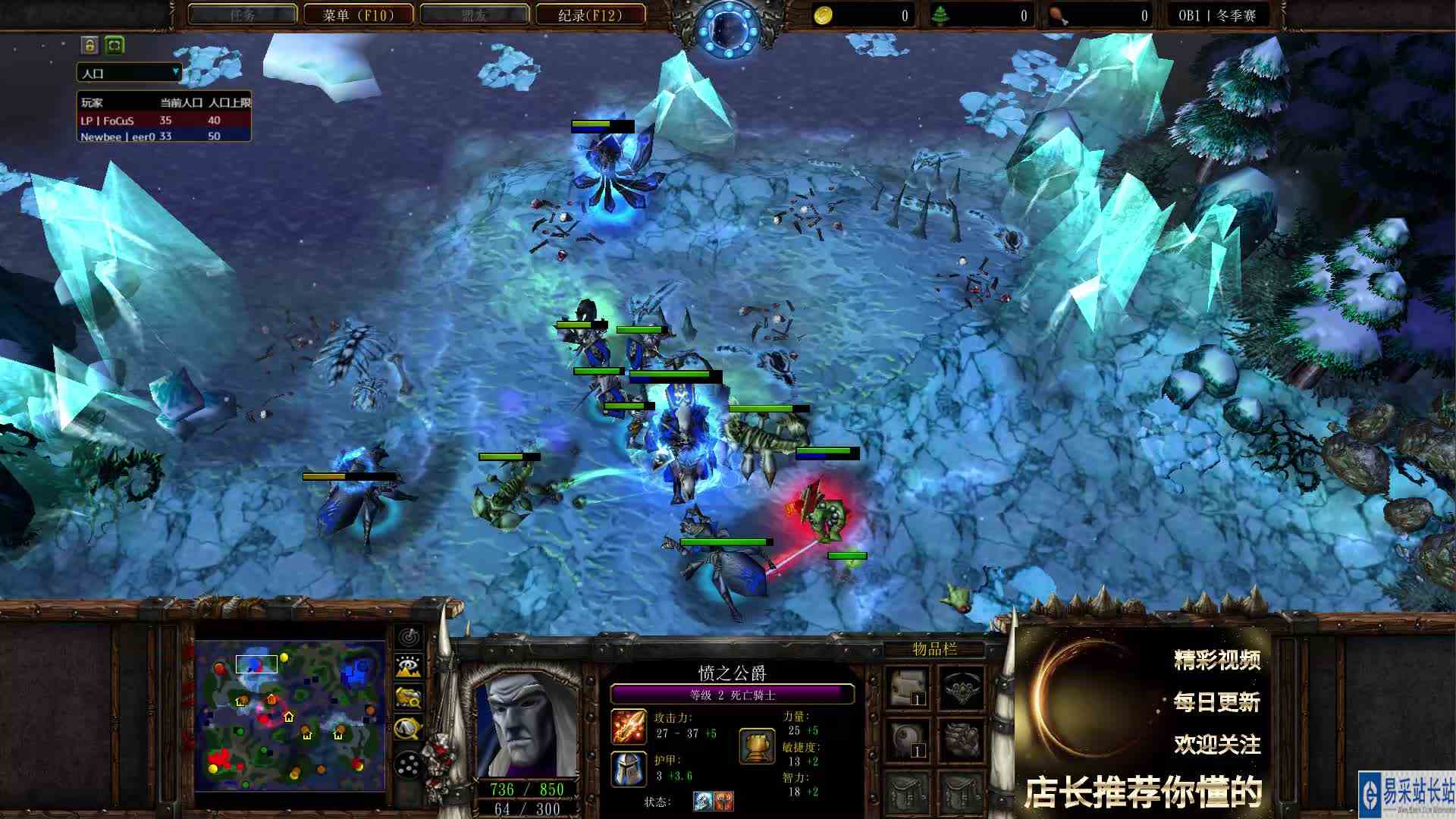1456x819 pixels.
Task: Select the ping beacon icon beside the minimap
Action: (408, 637)
